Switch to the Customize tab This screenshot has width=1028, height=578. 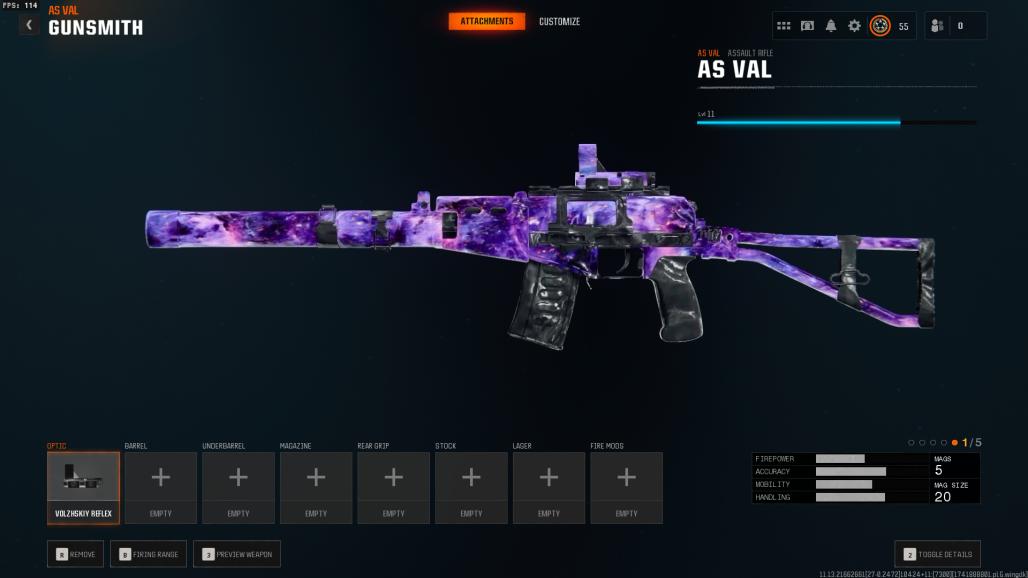click(x=559, y=22)
